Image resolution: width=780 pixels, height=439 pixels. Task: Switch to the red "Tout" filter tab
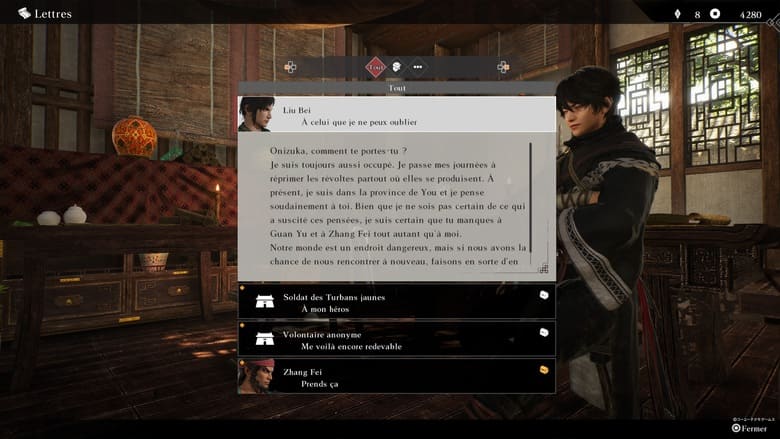pyautogui.click(x=376, y=67)
